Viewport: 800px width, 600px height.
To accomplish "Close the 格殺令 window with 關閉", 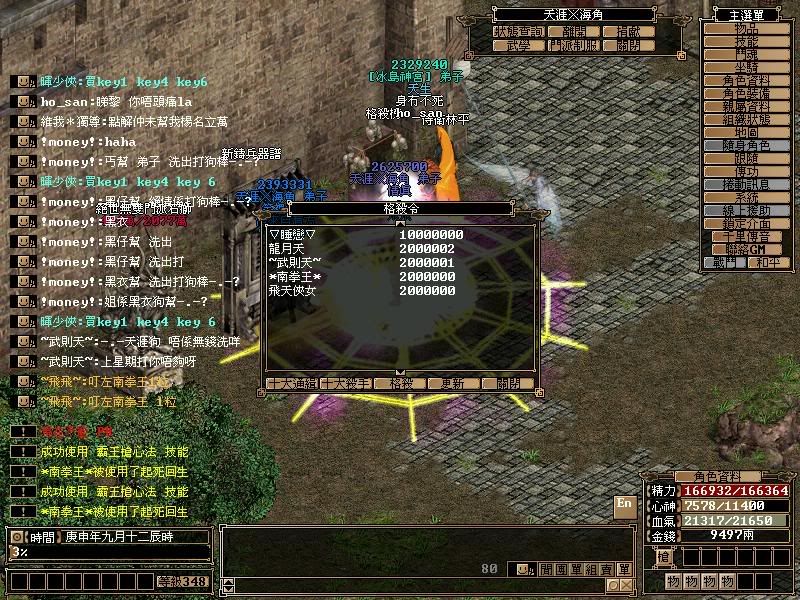I will tap(500, 383).
